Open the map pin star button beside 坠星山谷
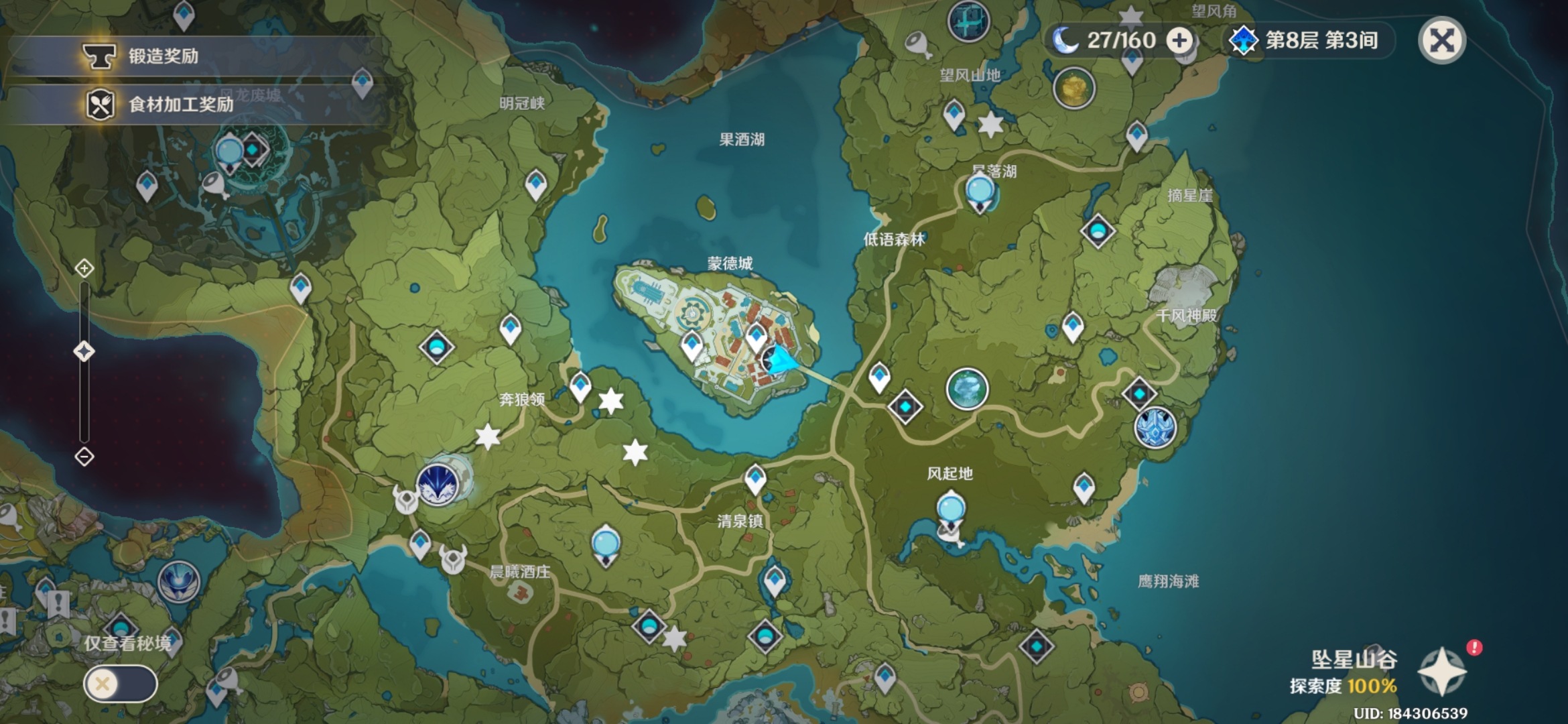Viewport: 1568px width, 724px height. 1442,671
